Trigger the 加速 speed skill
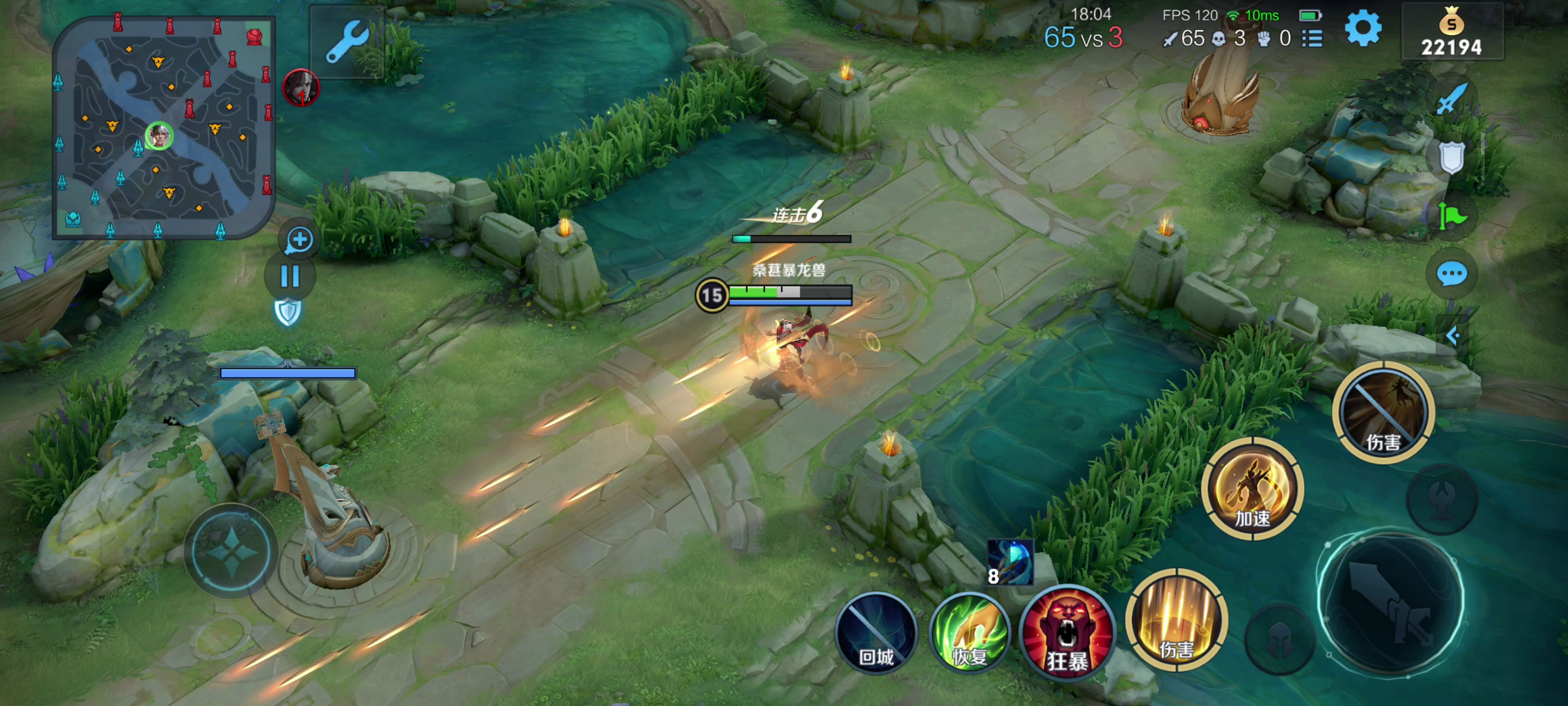Screen dimensions: 1568x706 click(x=1252, y=489)
